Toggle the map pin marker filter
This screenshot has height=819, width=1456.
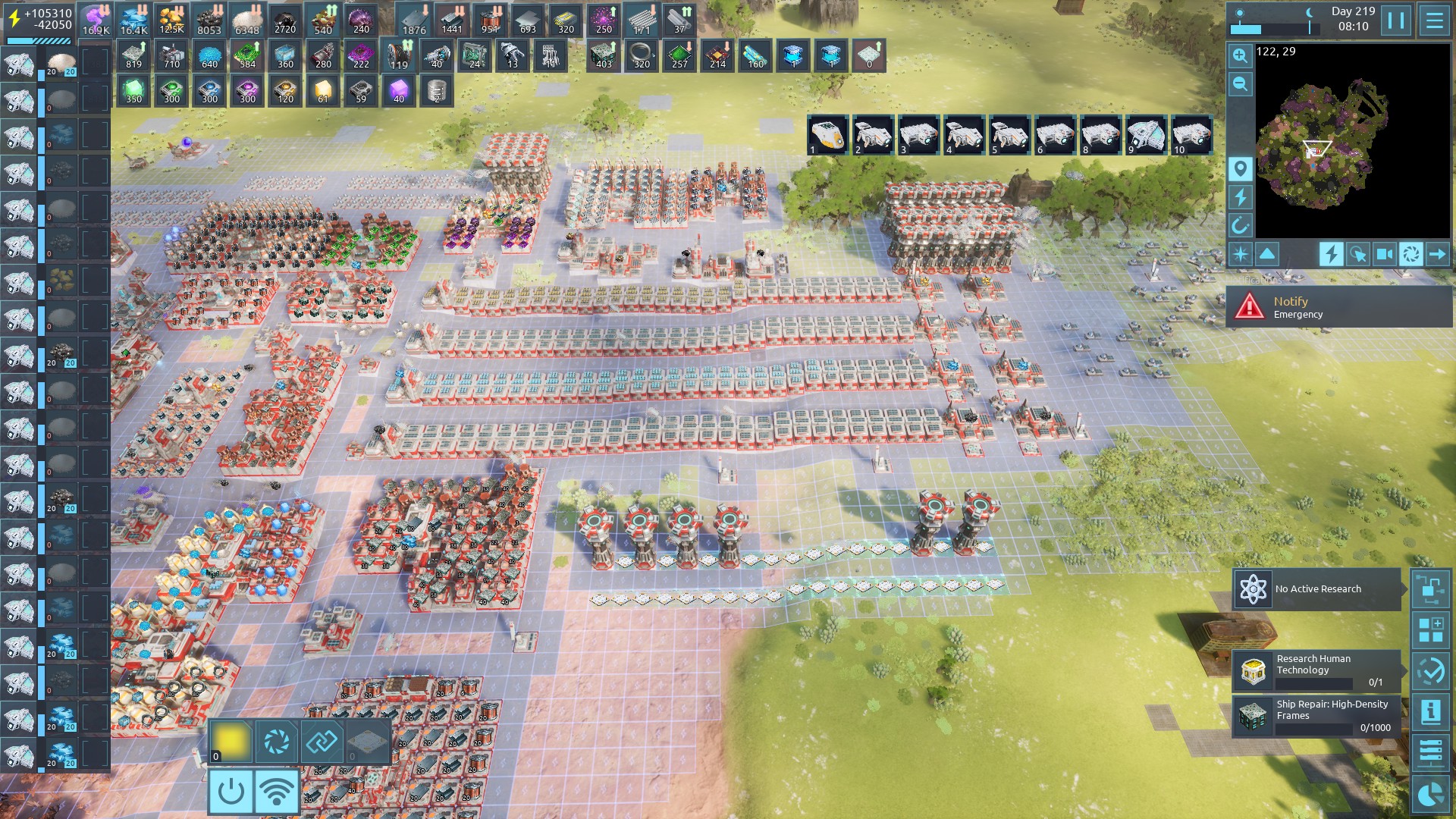1240,168
